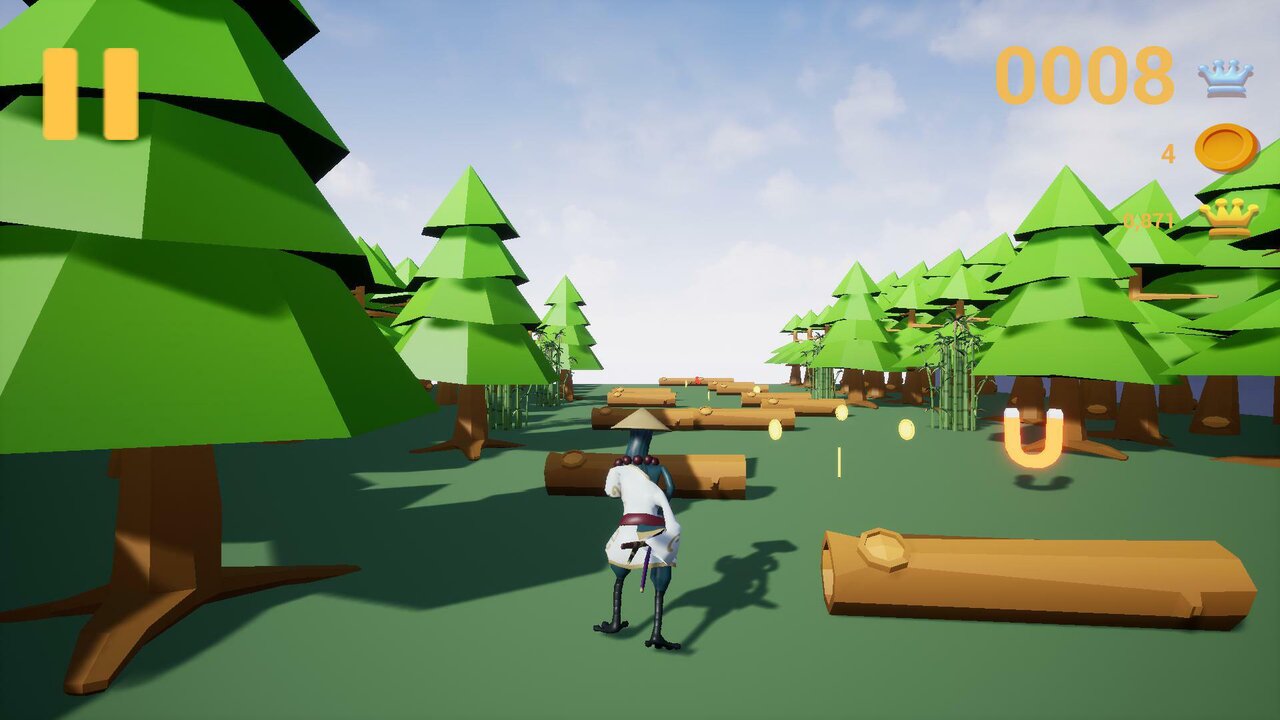Click the middle floating coin on the trail

(842, 413)
